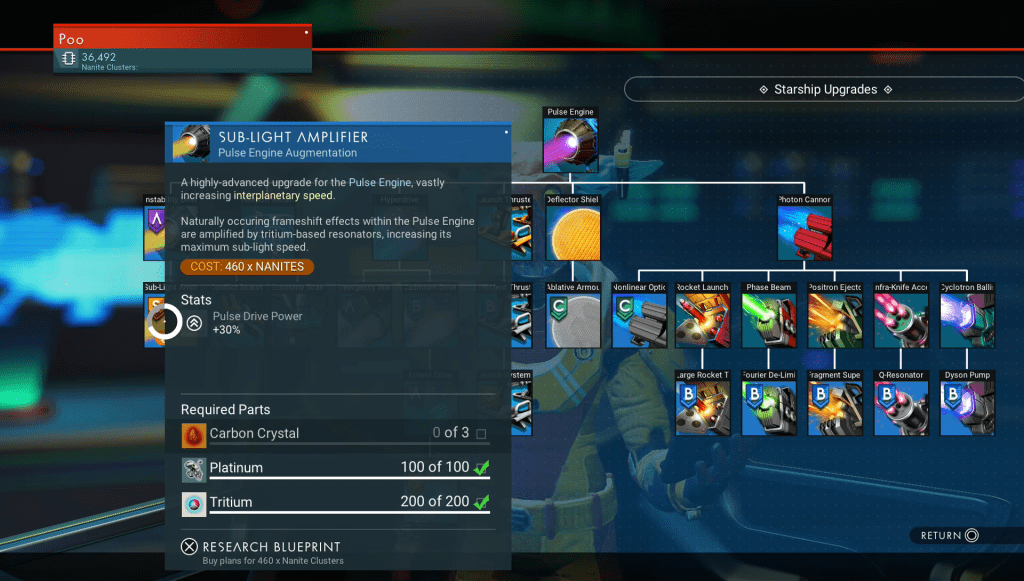Viewport: 1024px width, 581px height.
Task: Choose the Phase Beam weapon
Action: click(x=770, y=320)
